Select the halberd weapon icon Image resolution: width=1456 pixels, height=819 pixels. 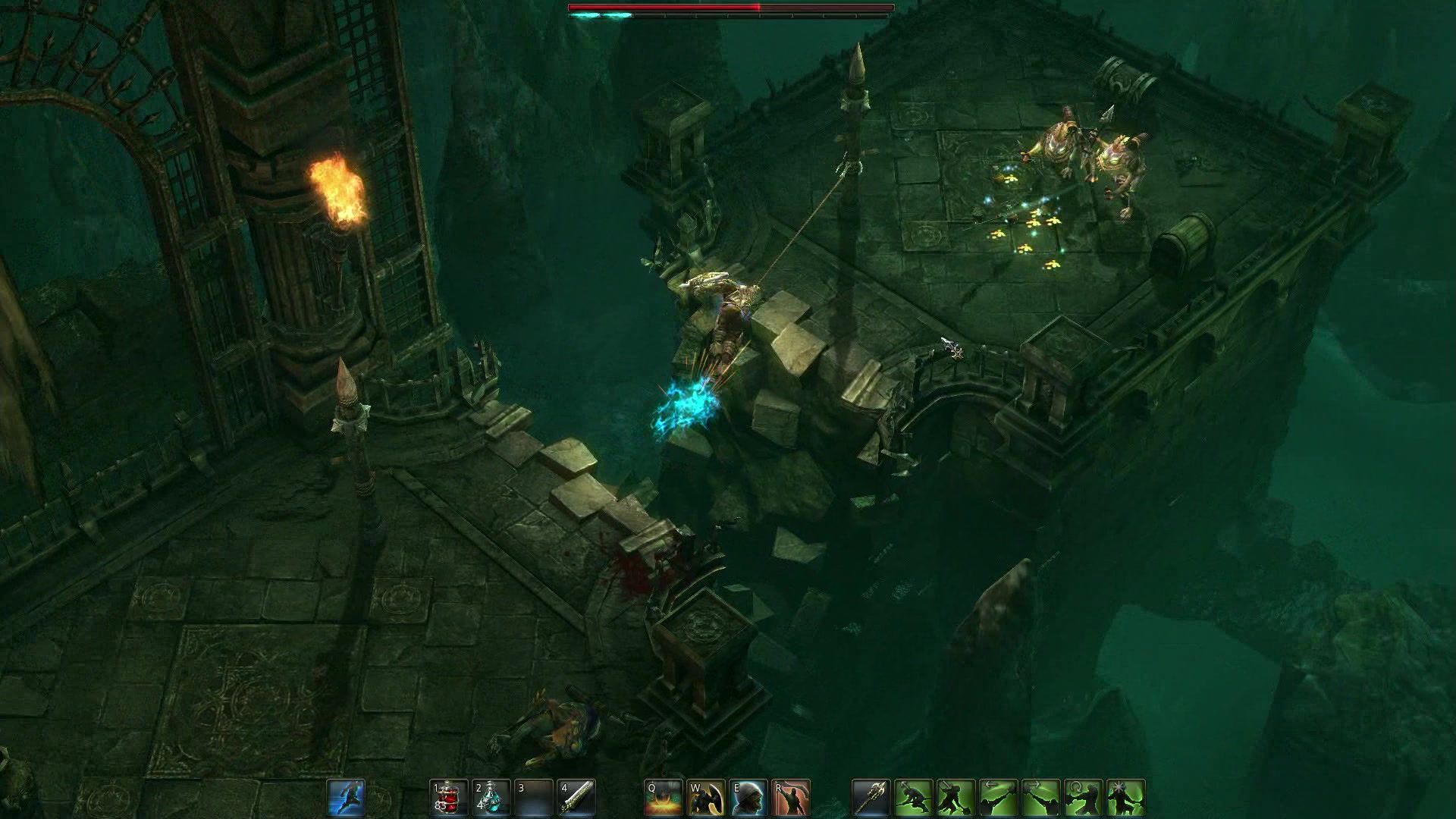point(871,798)
